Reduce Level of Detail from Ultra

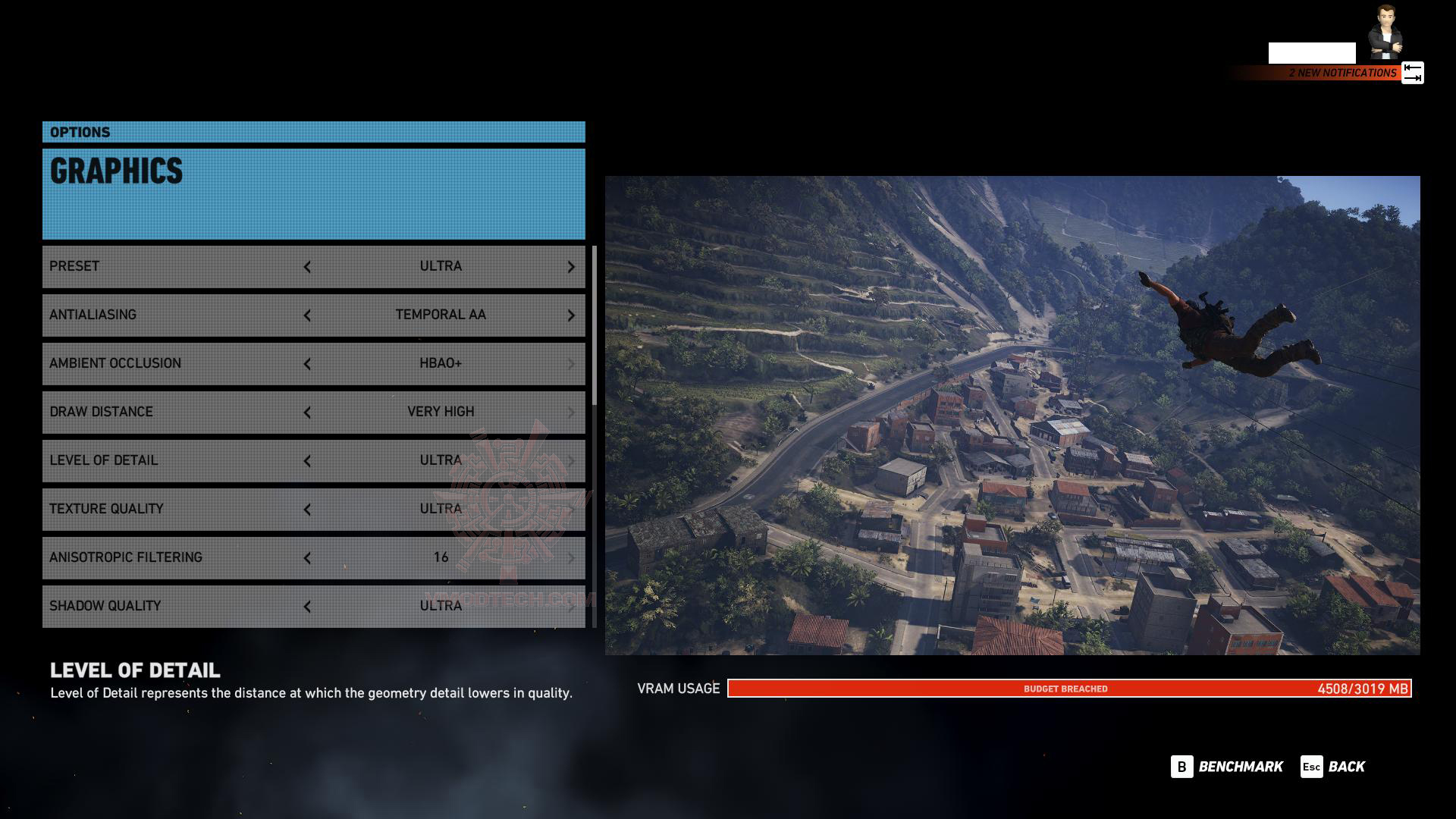pos(307,461)
